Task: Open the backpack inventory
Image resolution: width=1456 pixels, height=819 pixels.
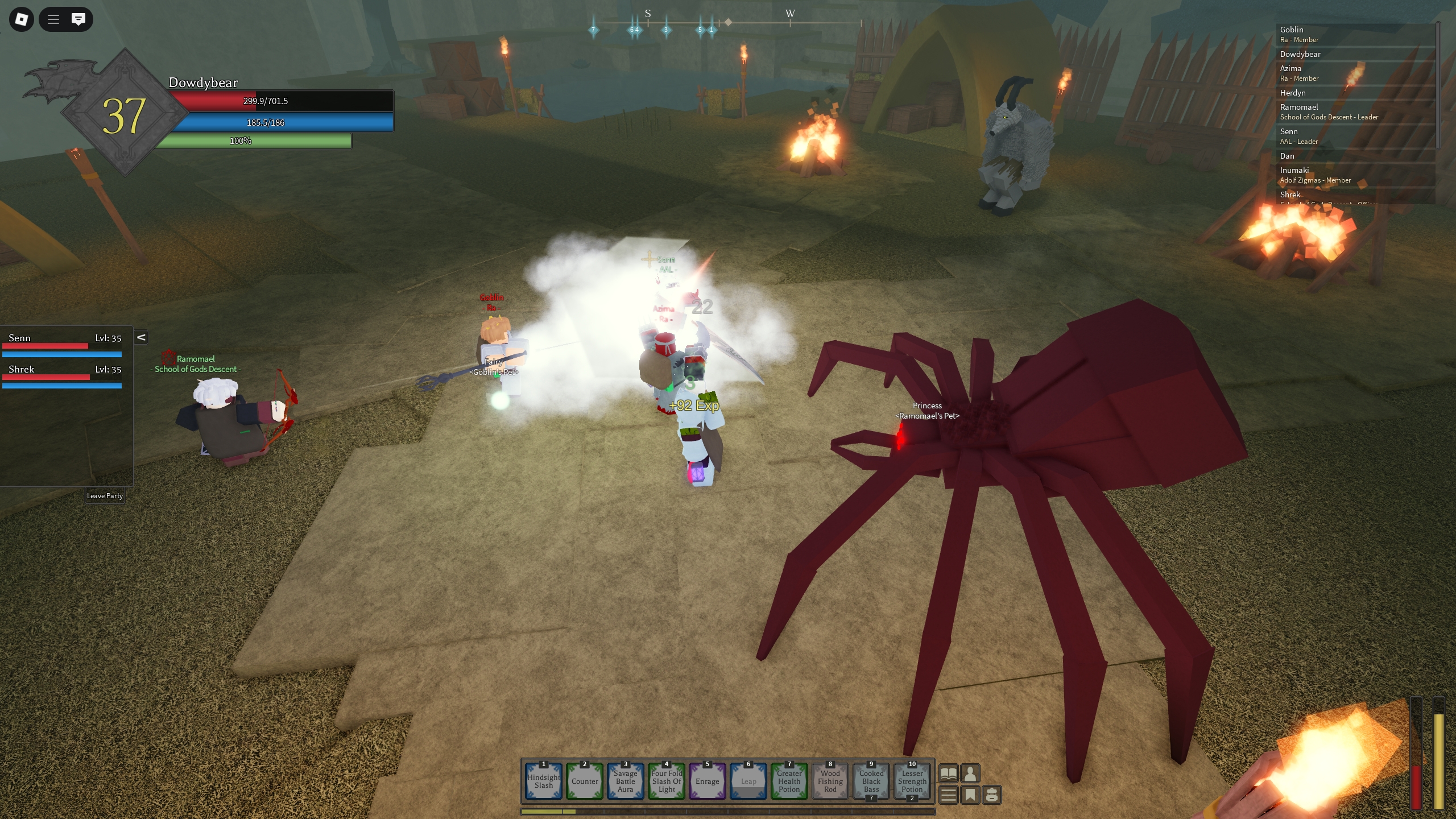Action: coord(992,795)
